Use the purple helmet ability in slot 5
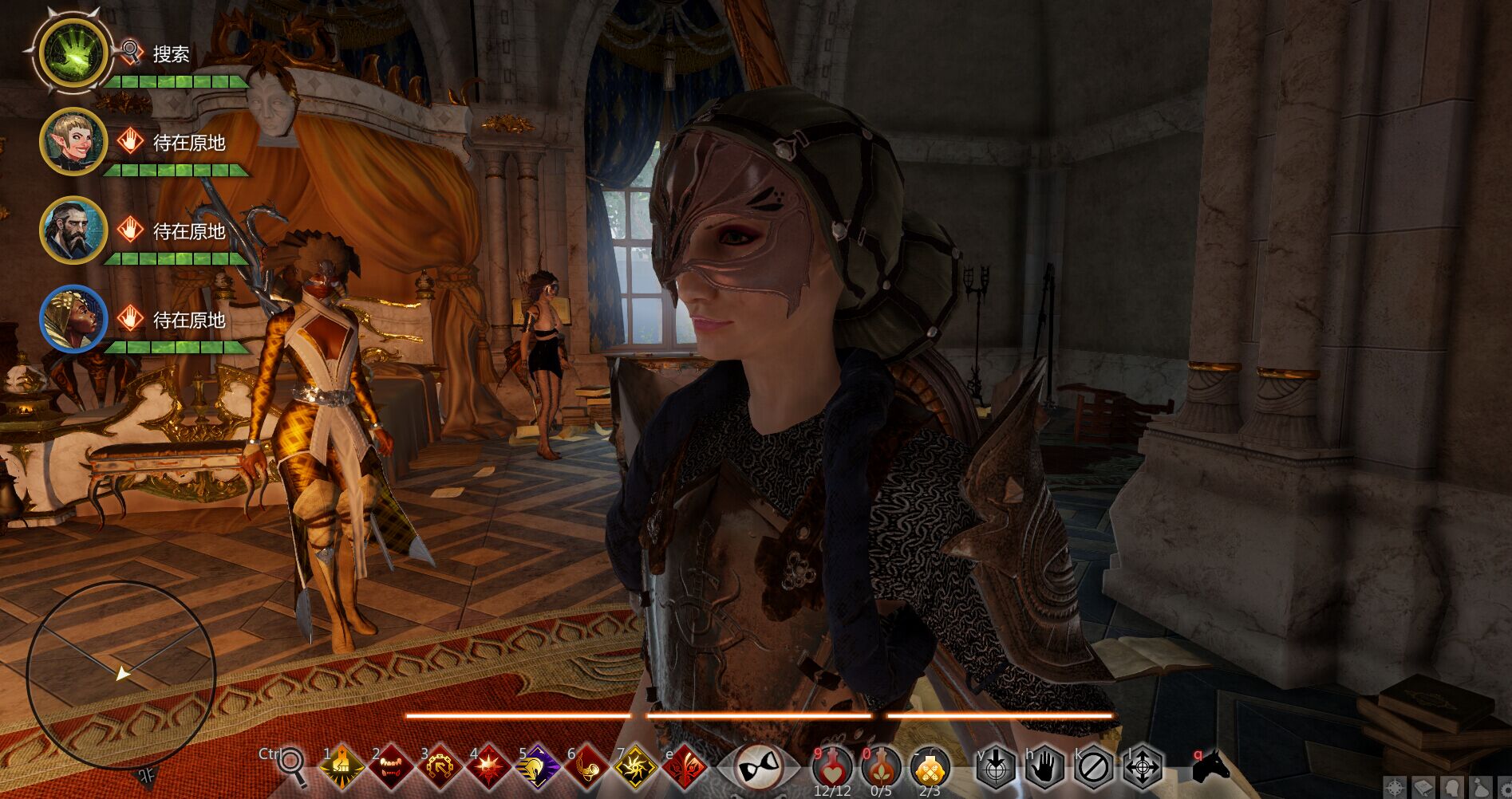 [538, 768]
